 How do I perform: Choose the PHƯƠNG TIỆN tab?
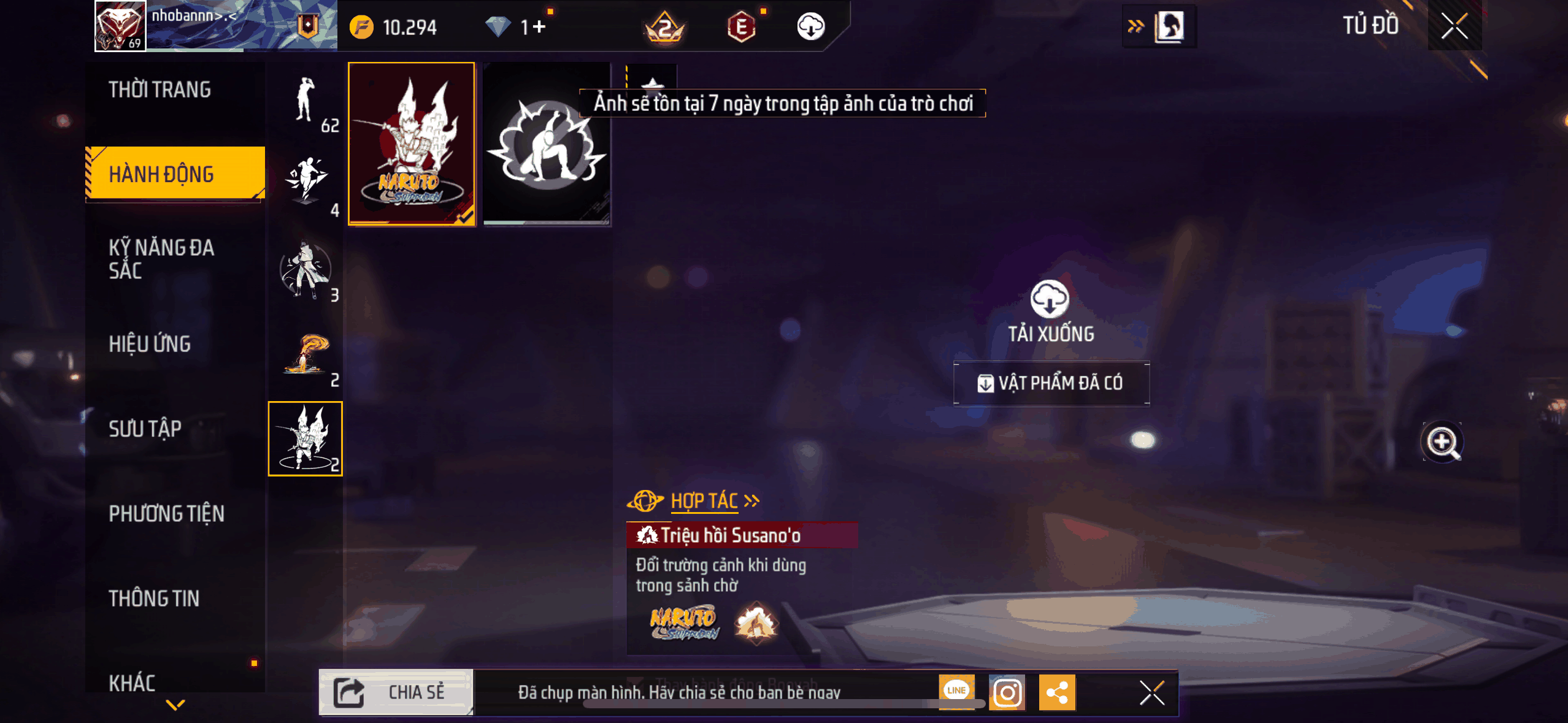click(167, 513)
